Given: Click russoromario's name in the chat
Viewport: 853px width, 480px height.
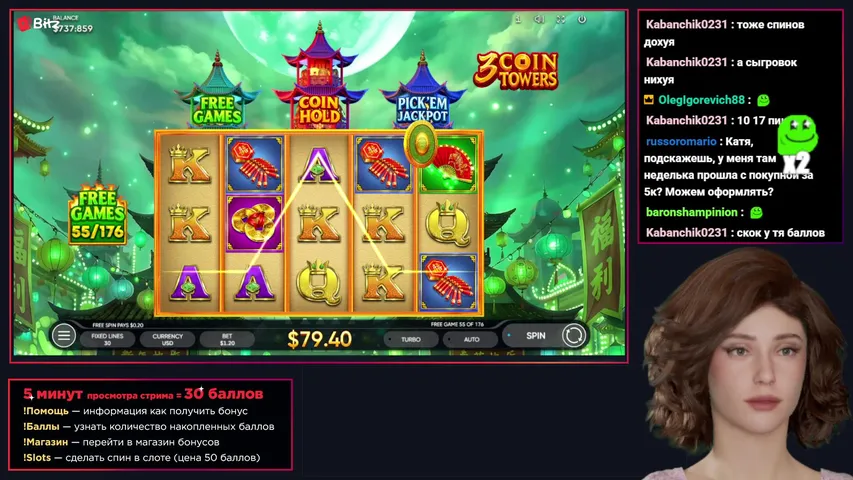Looking at the screenshot, I should pos(680,142).
